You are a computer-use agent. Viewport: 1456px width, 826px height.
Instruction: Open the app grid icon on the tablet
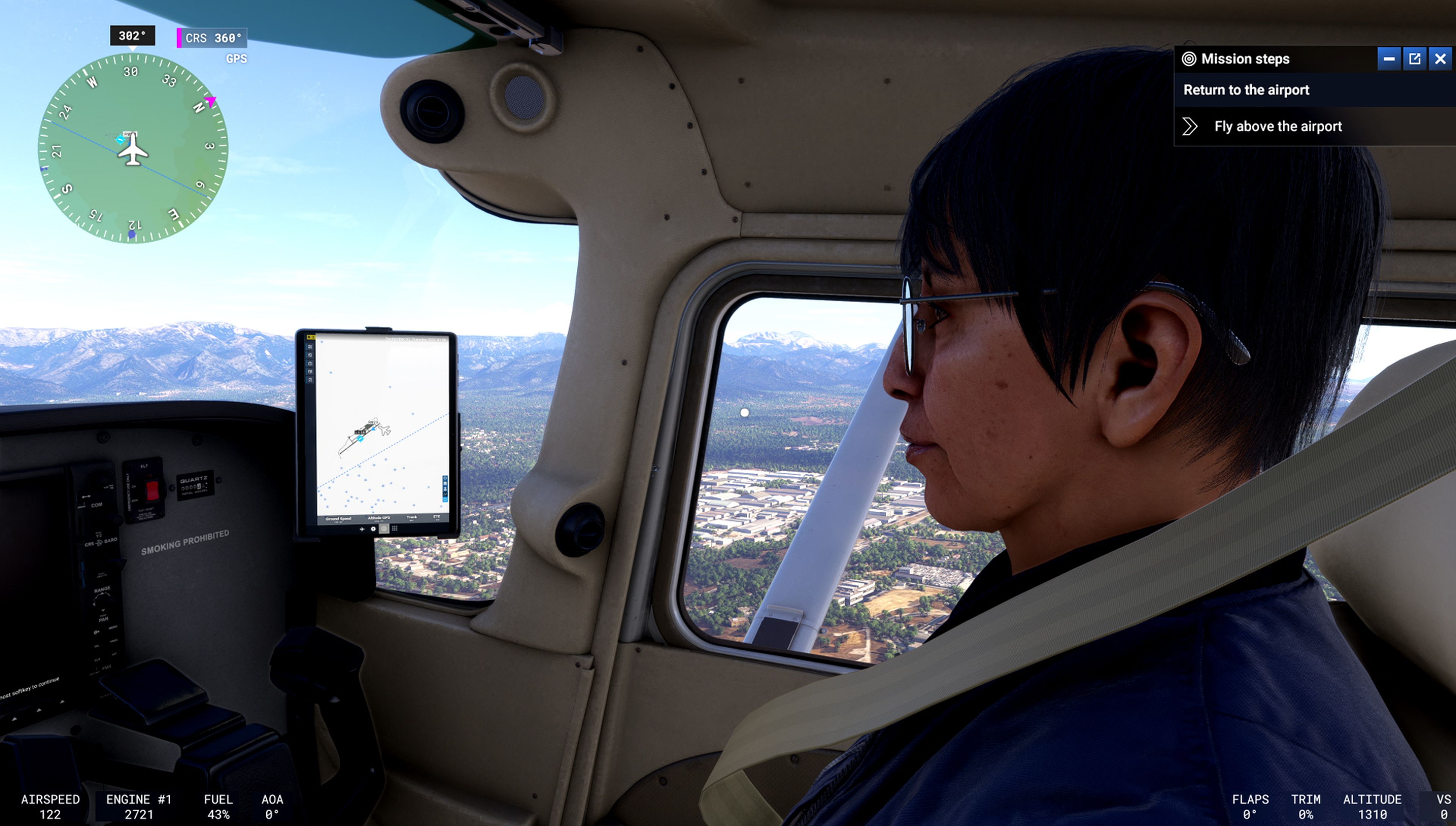coord(395,529)
